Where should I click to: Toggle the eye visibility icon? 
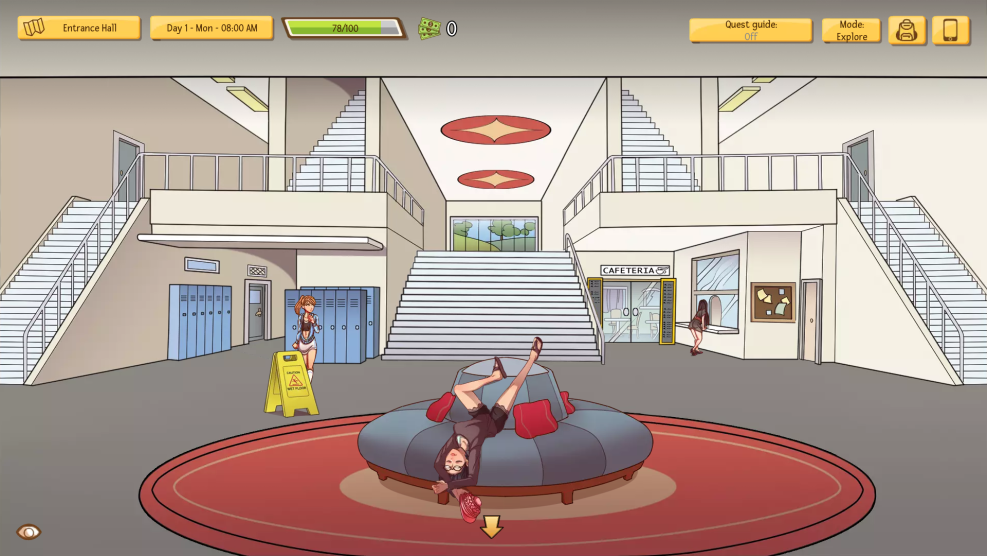[29, 532]
